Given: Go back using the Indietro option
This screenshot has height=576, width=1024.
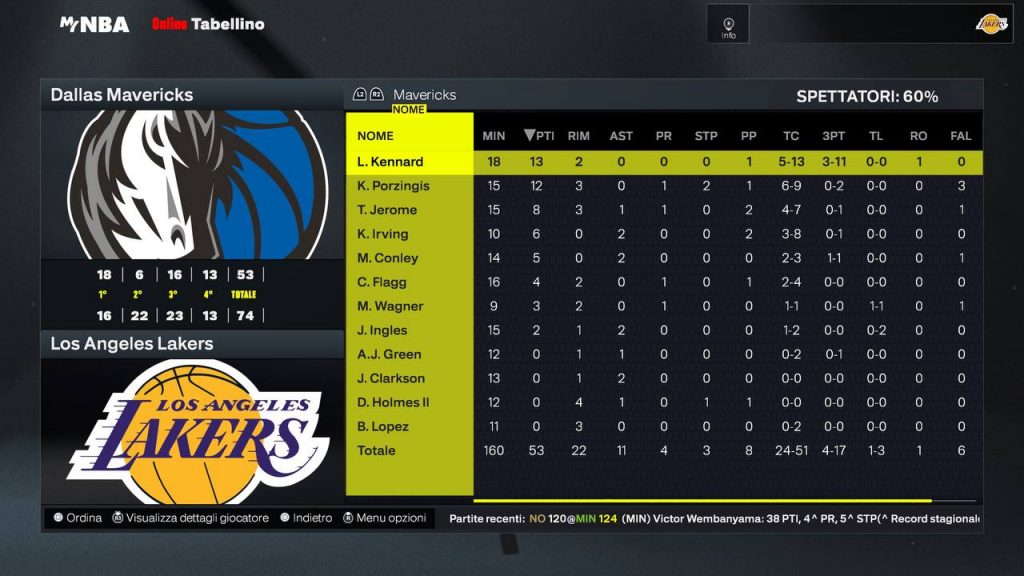Looking at the screenshot, I should [305, 518].
